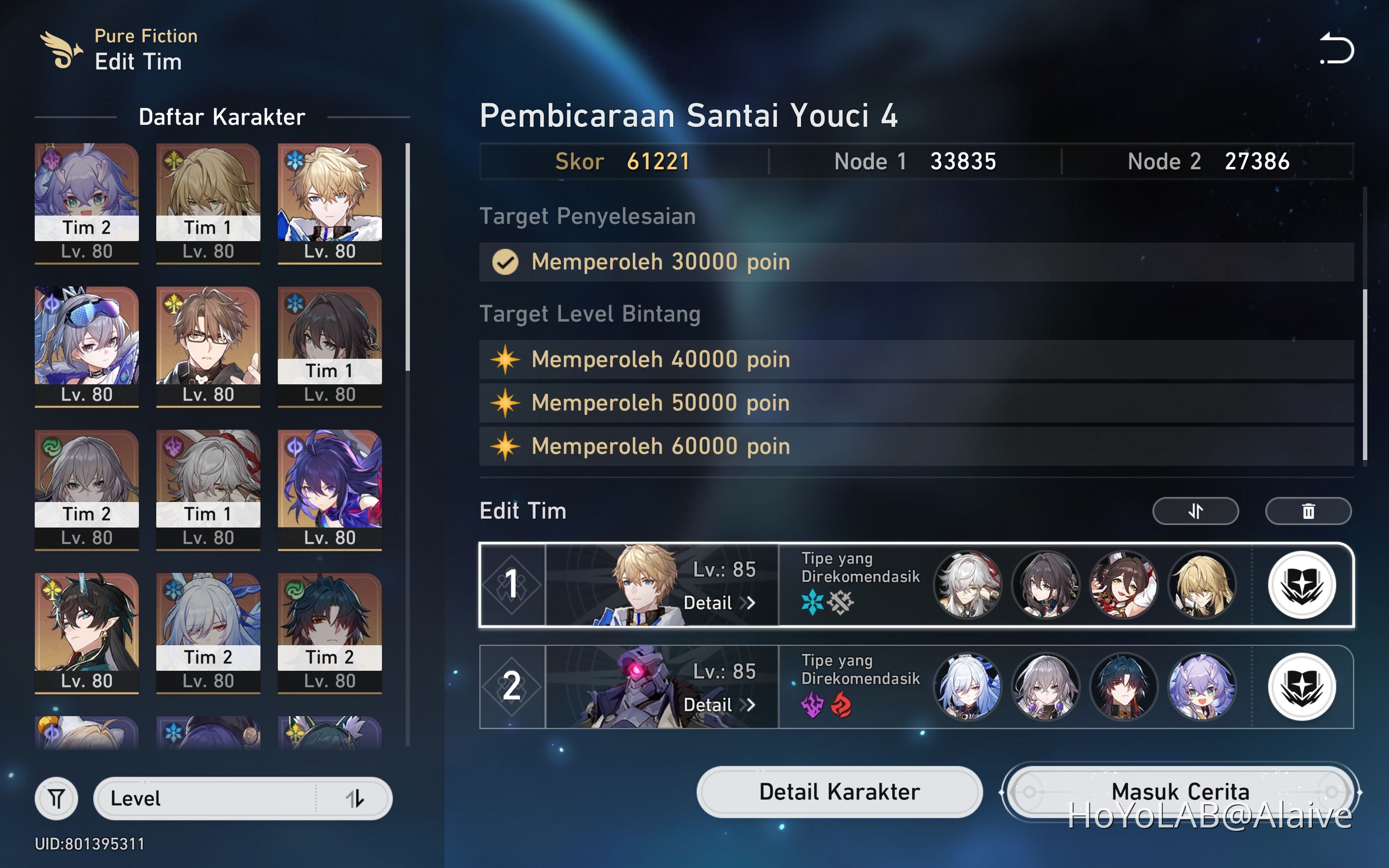
Task: Select Team 2 buff emblem button
Action: pos(1302,687)
